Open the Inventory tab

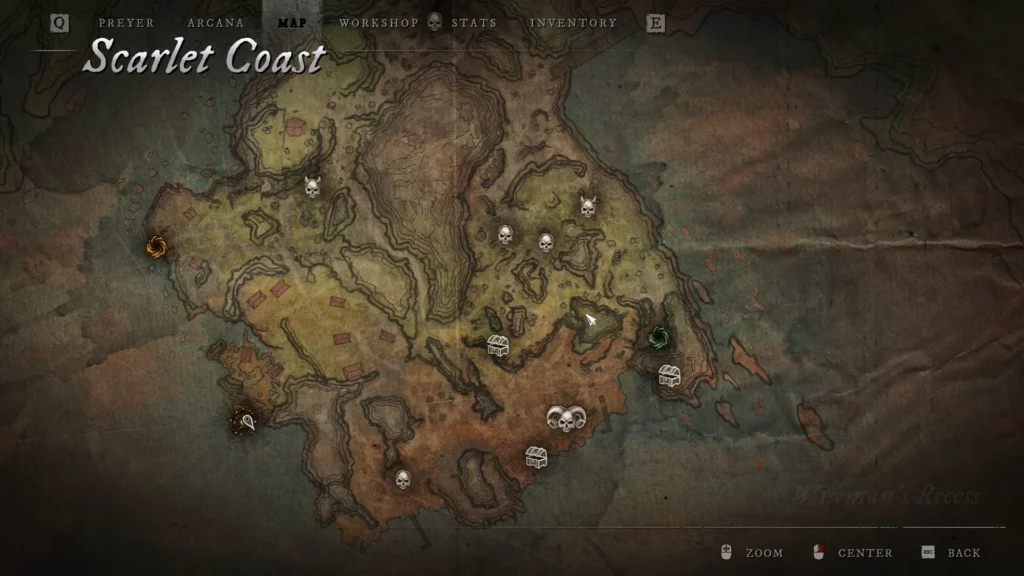(573, 23)
